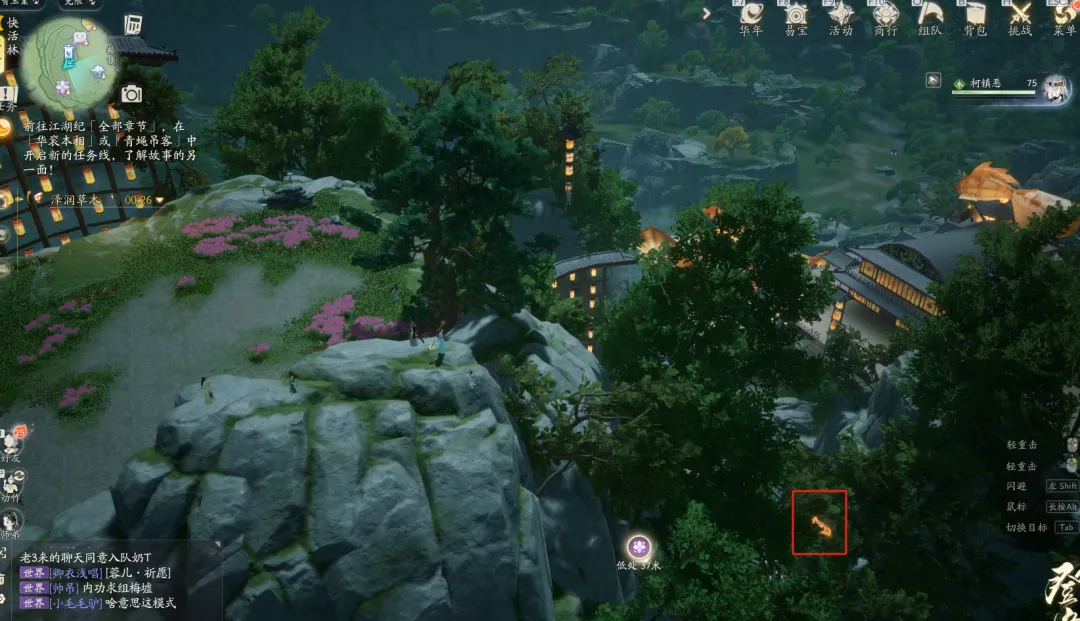Click the 低处 37米 waypoint marker

point(639,547)
